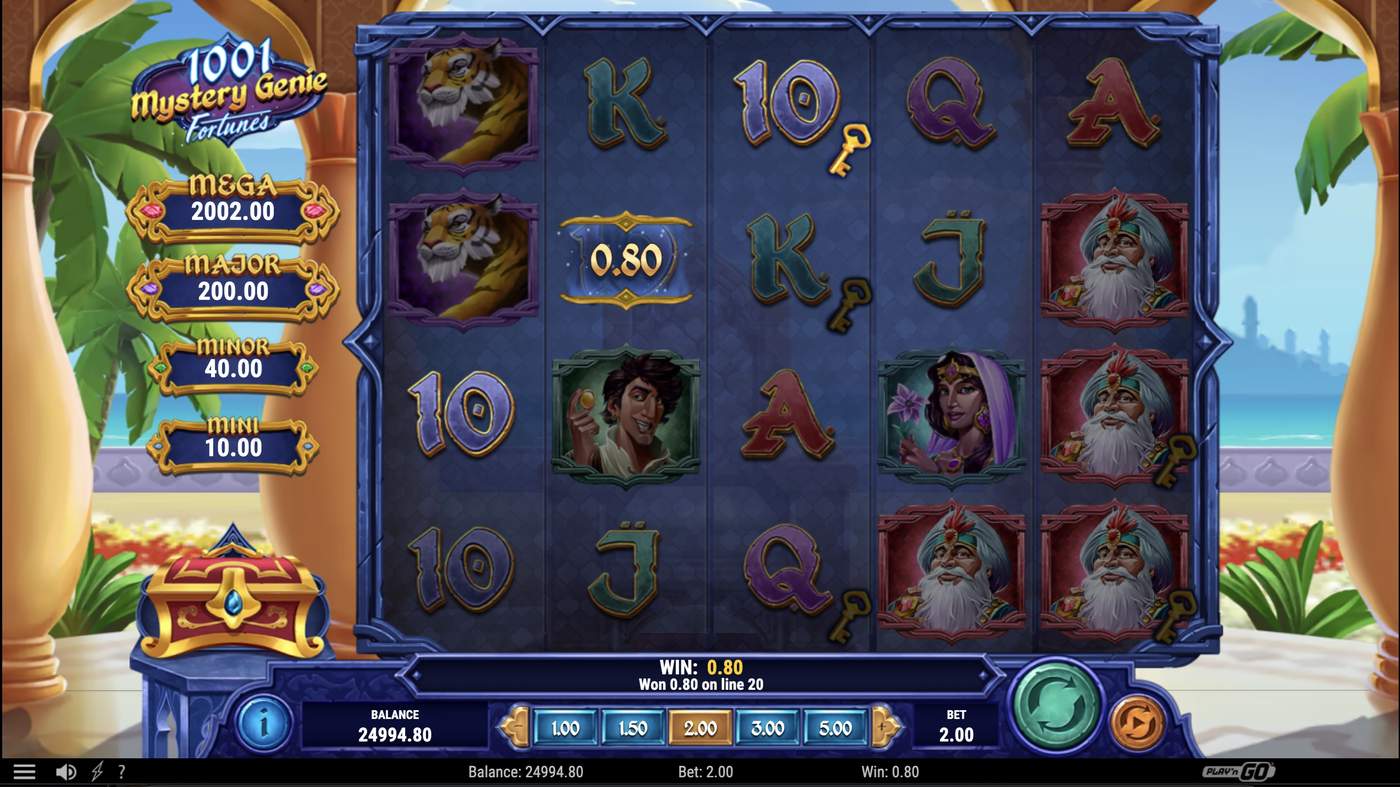The height and width of the screenshot is (787, 1400).
Task: Activate the 5.00 bet value
Action: tap(833, 729)
